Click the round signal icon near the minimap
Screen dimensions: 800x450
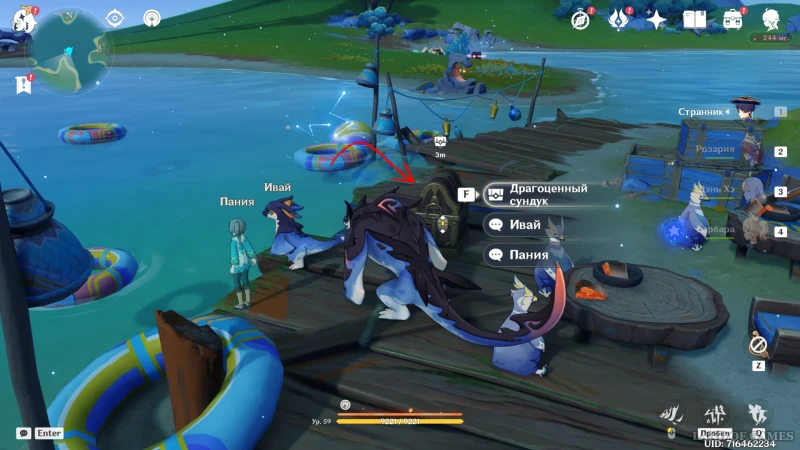[x=152, y=18]
